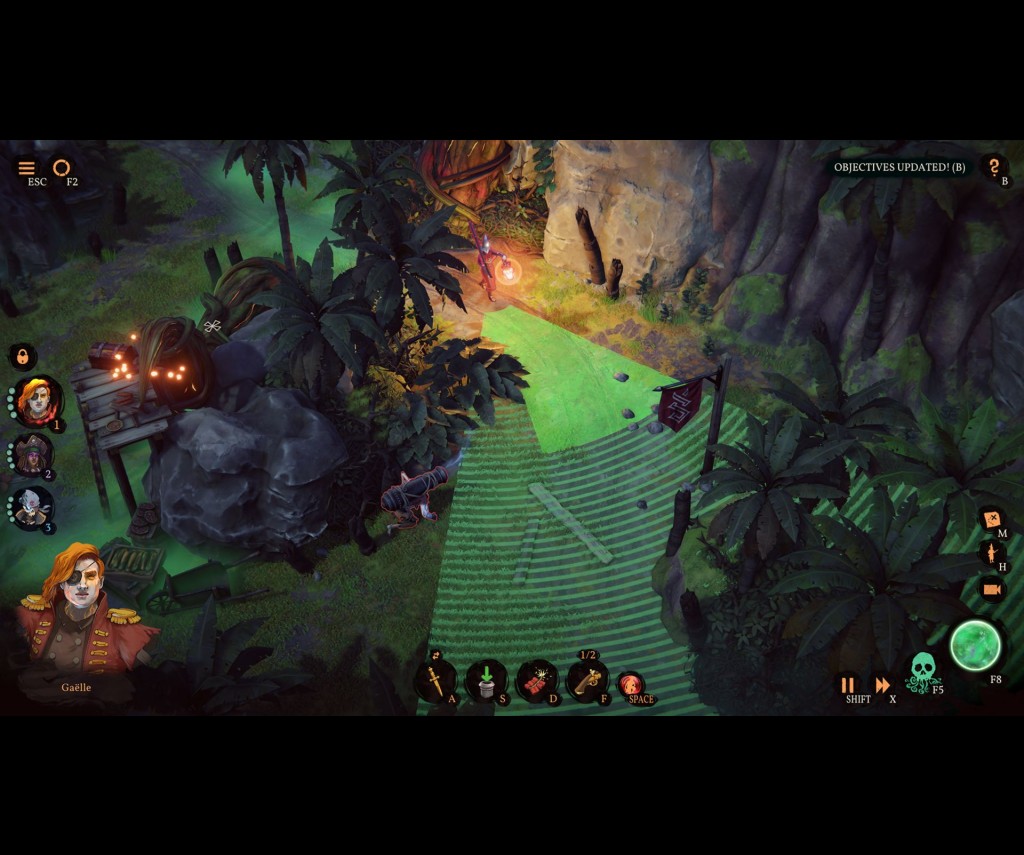Activate fast-forward speed

coord(883,685)
